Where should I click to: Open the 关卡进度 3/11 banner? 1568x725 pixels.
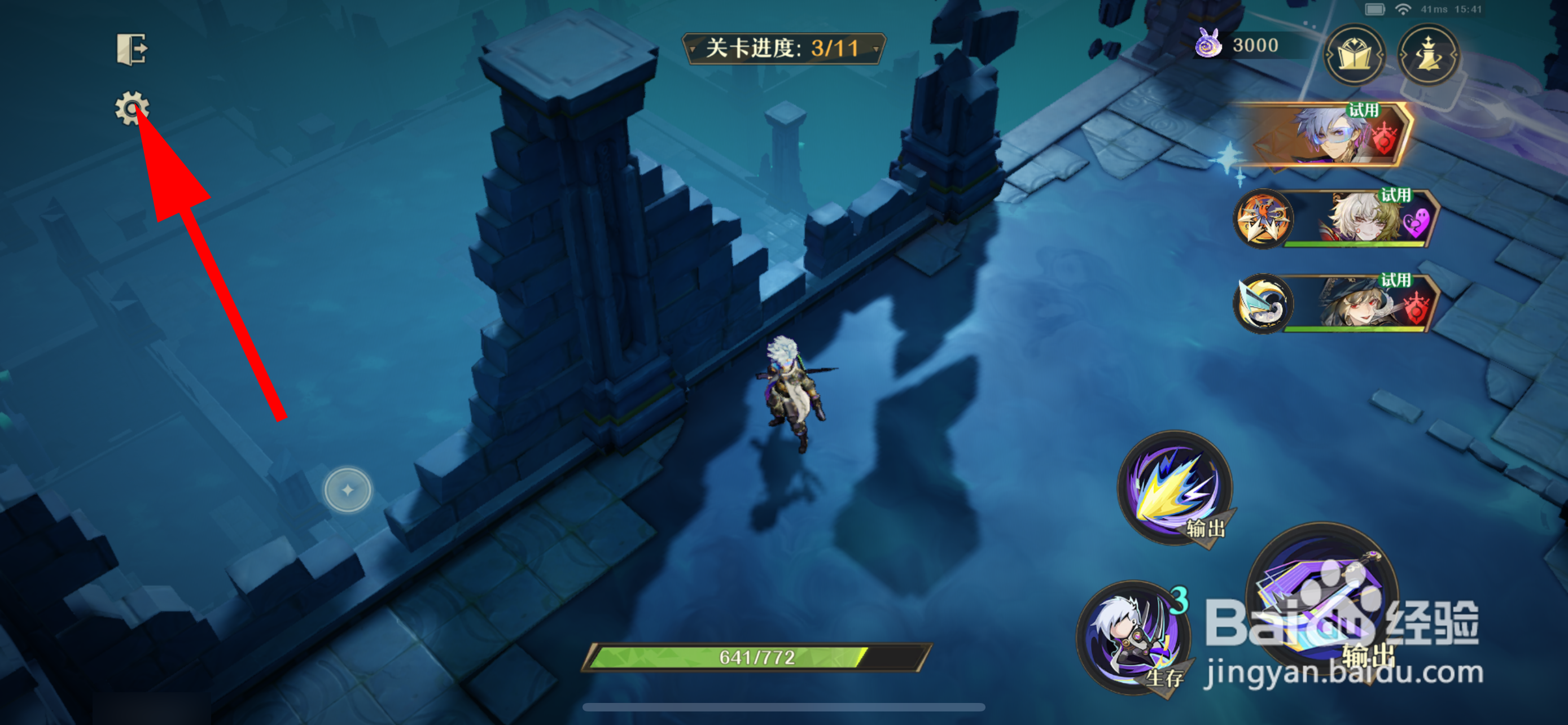point(783,50)
